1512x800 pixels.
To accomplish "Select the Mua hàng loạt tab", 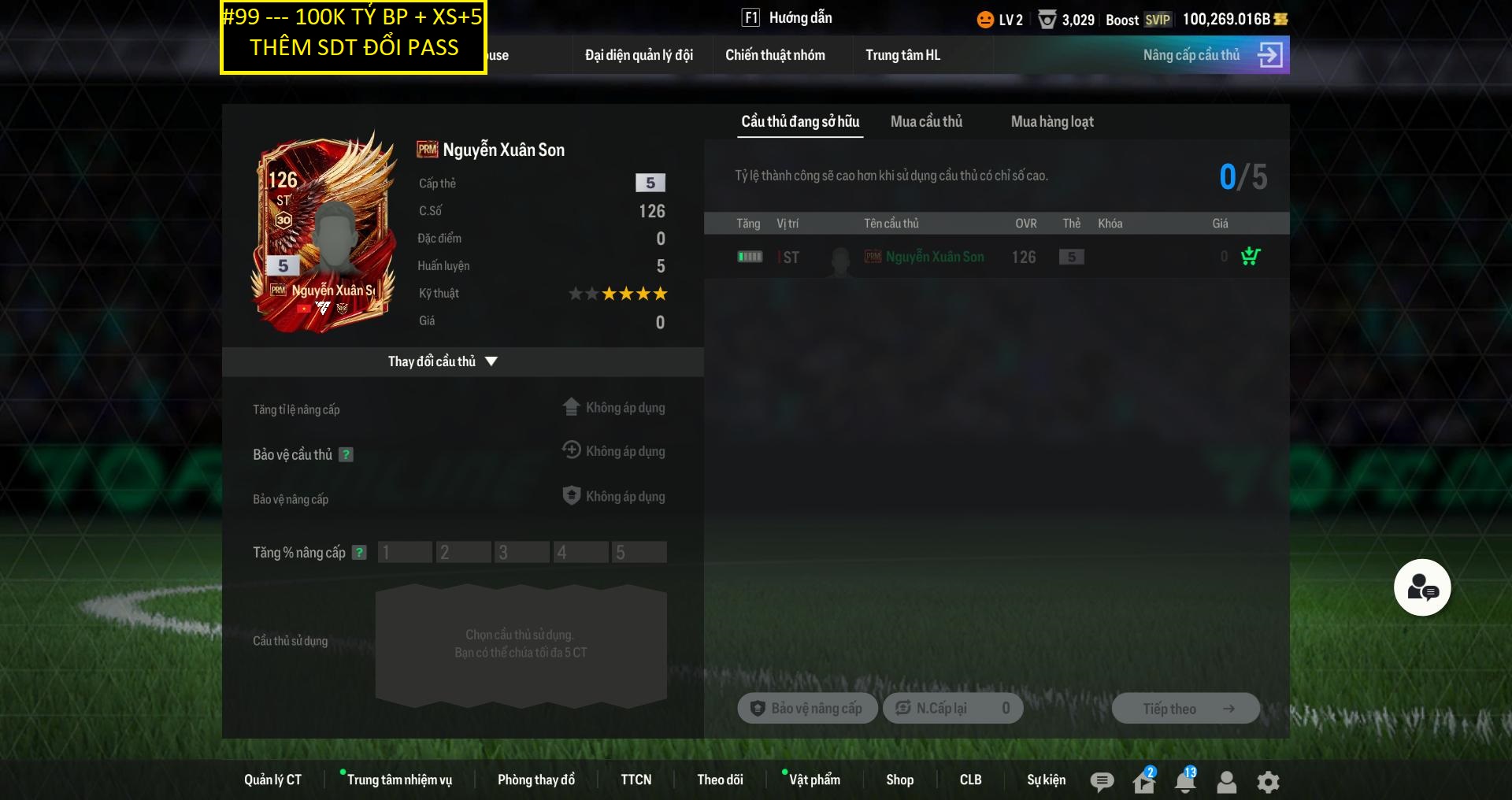I will click(x=1052, y=122).
